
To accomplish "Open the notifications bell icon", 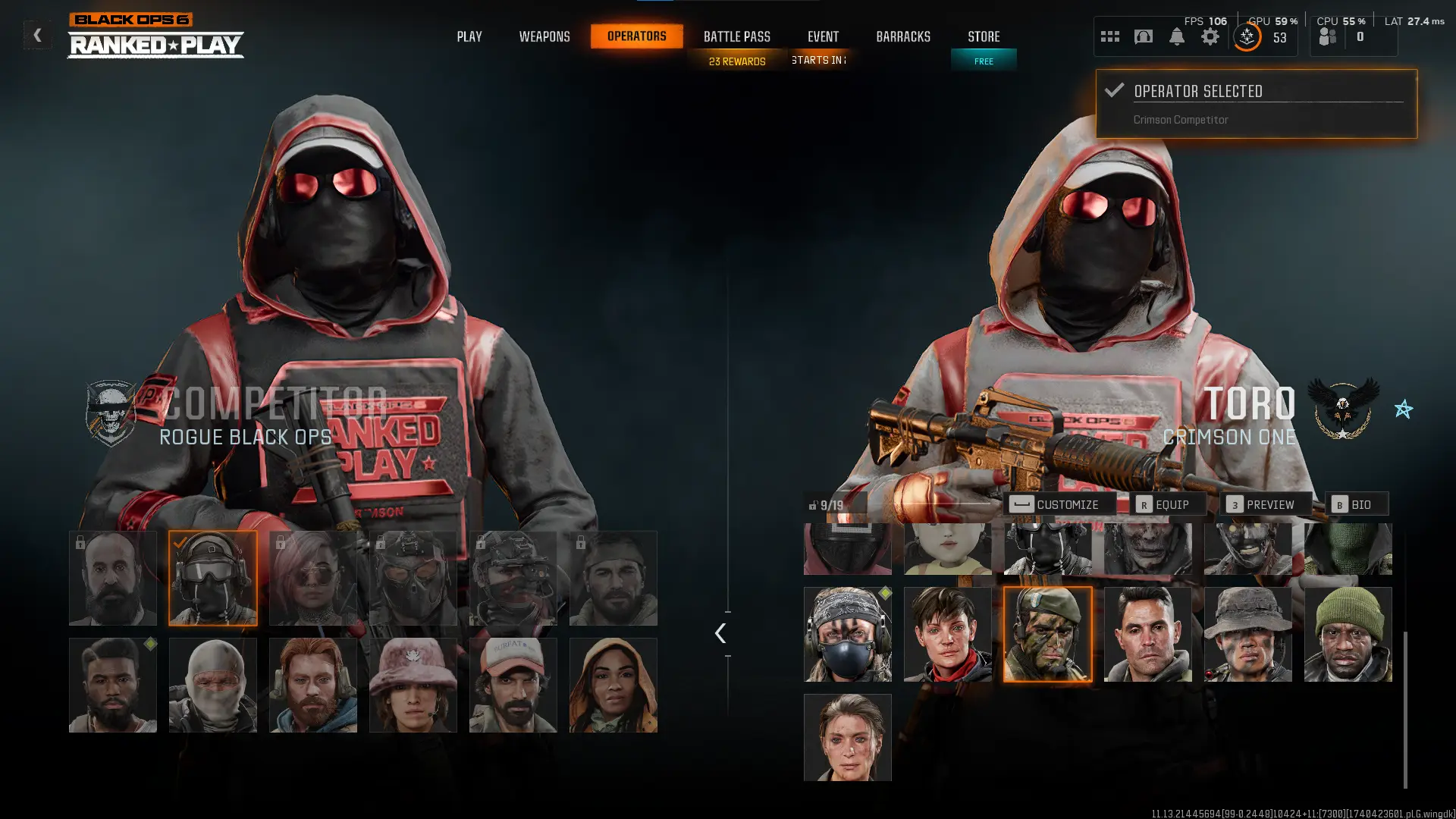I will [x=1177, y=36].
